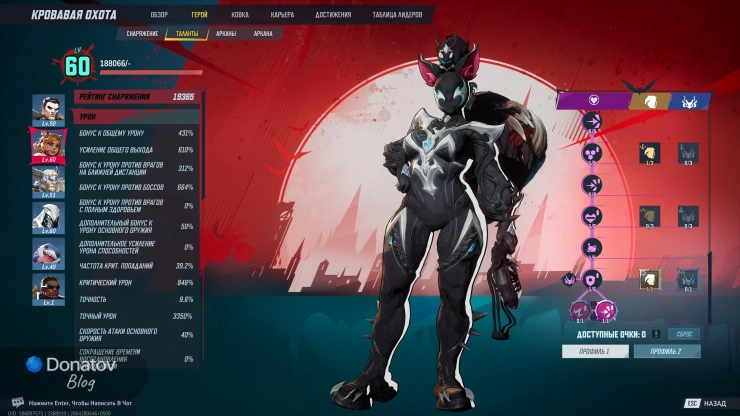Image resolution: width=740 pixels, height=416 pixels.
Task: Select the Герой tab
Action: (199, 15)
